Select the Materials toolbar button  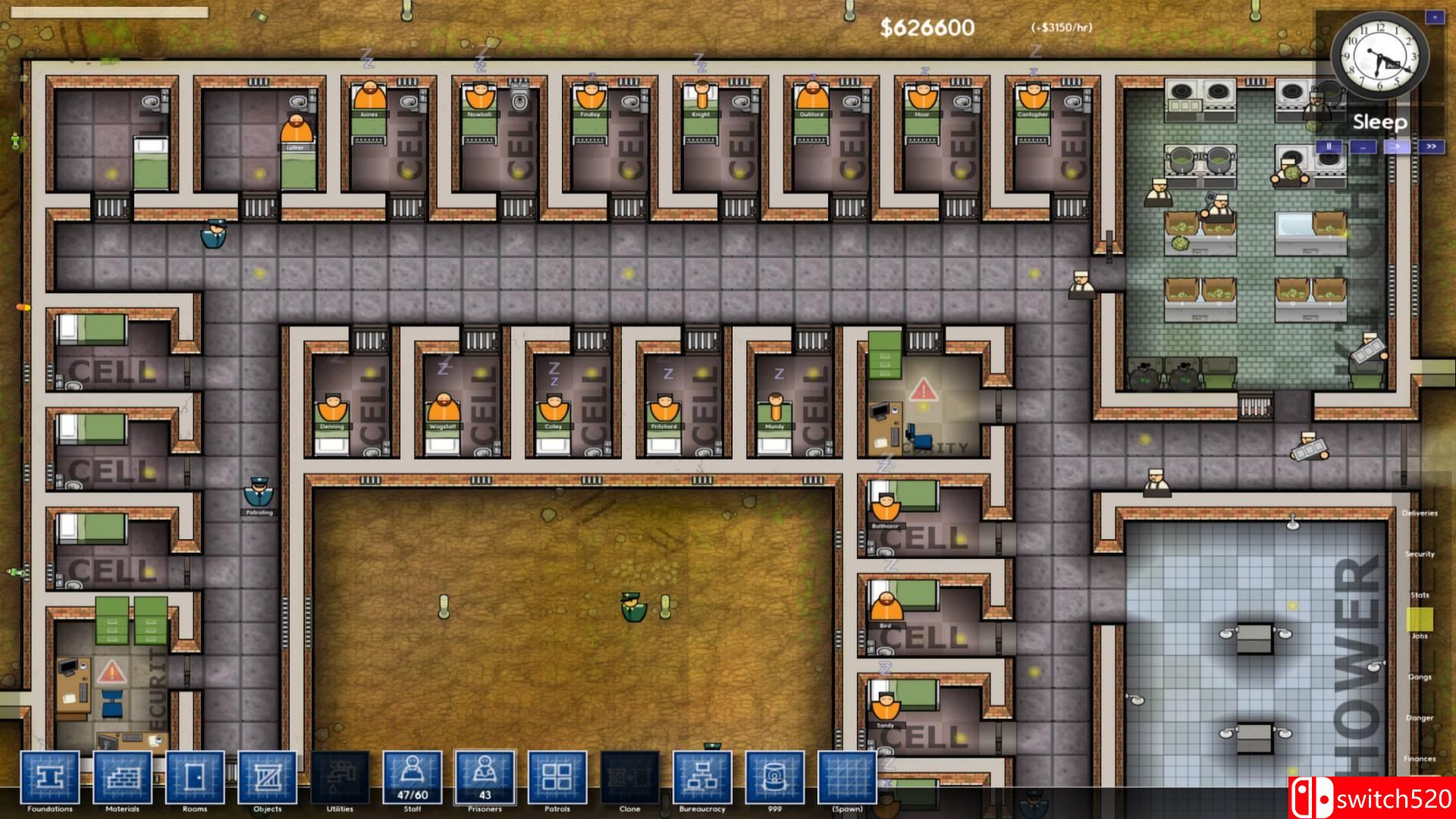pyautogui.click(x=122, y=777)
